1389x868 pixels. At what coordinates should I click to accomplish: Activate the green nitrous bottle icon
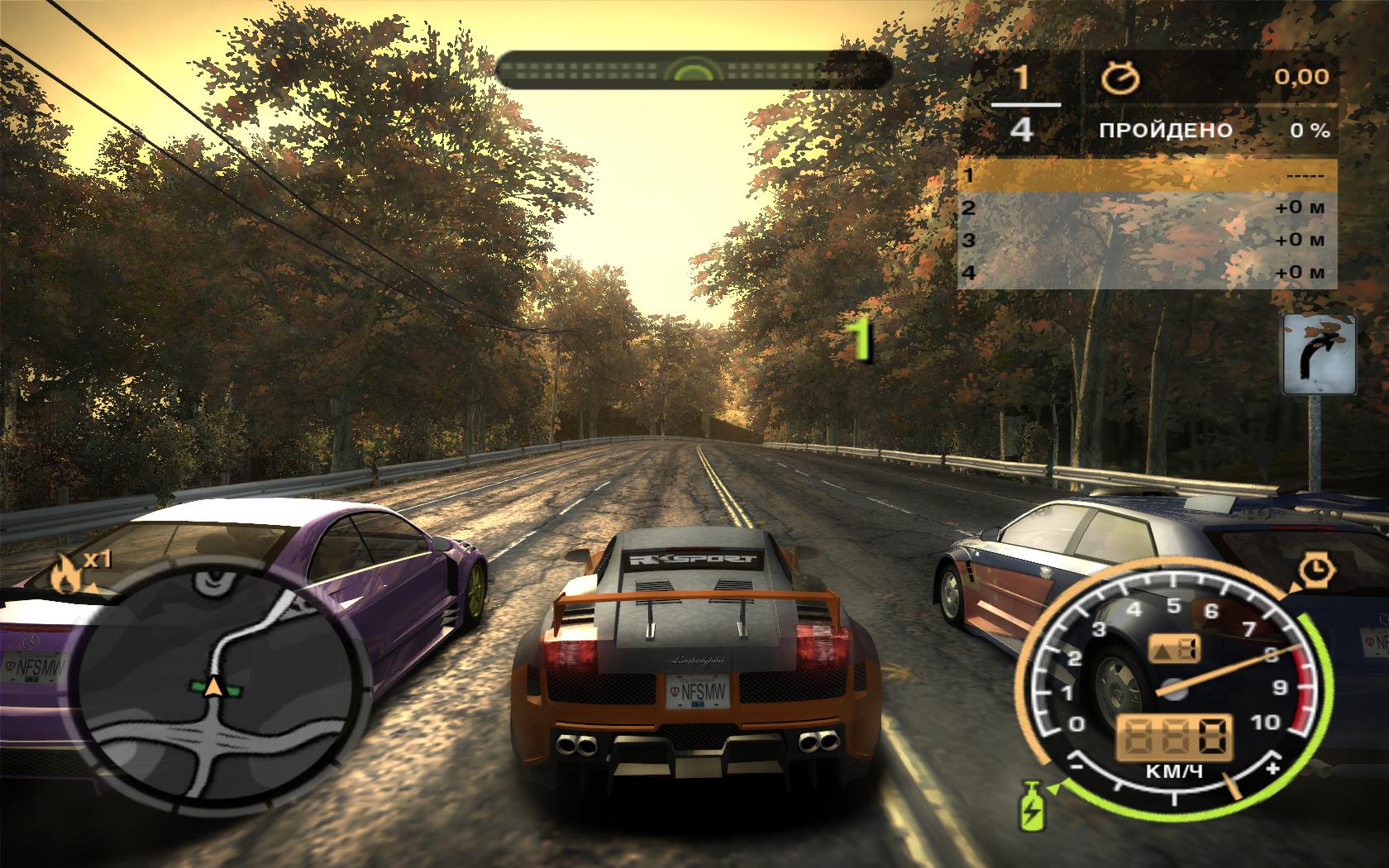(x=1033, y=804)
